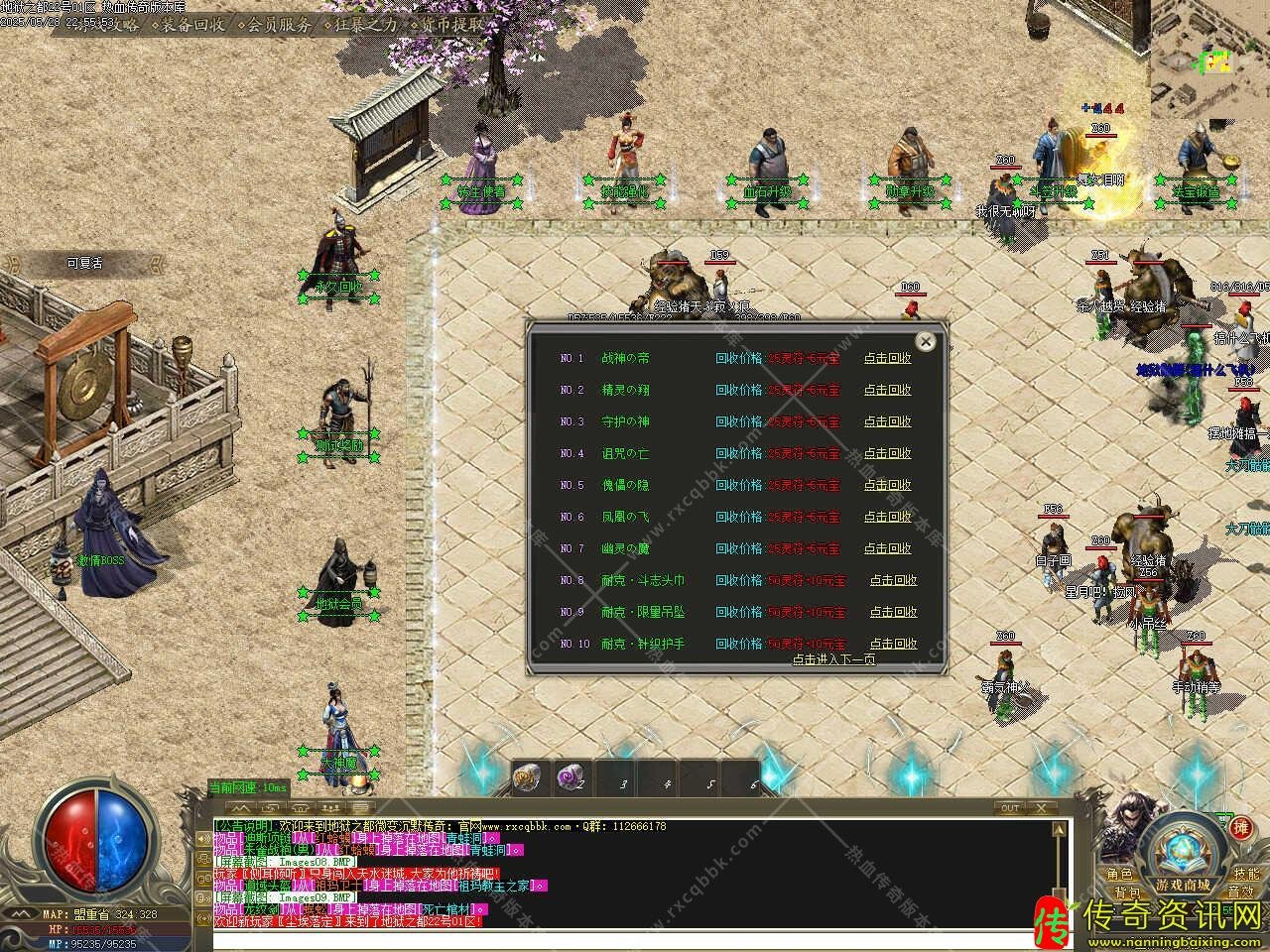Select the scroll item in hotbar slot one

tap(527, 779)
